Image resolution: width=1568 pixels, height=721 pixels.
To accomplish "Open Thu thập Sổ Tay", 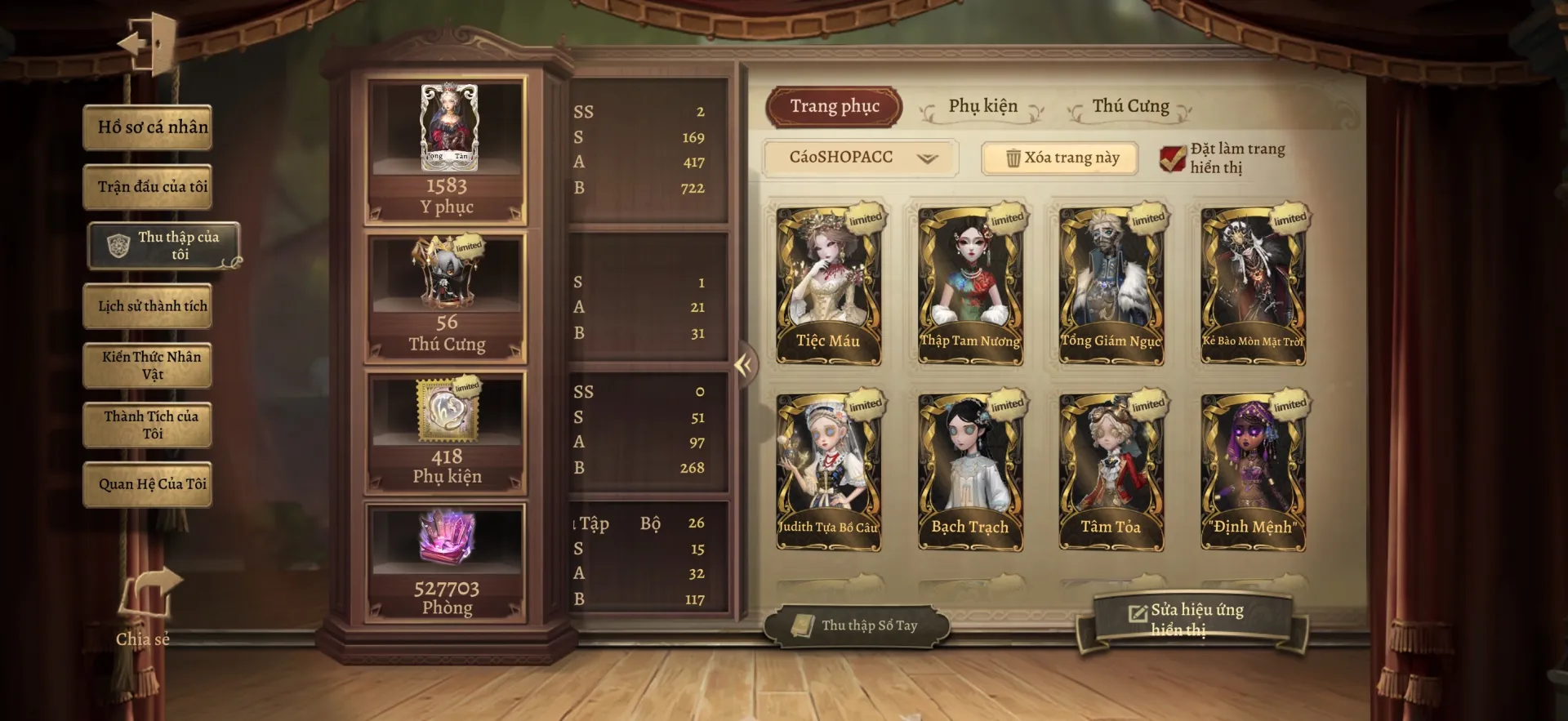I will click(x=857, y=626).
